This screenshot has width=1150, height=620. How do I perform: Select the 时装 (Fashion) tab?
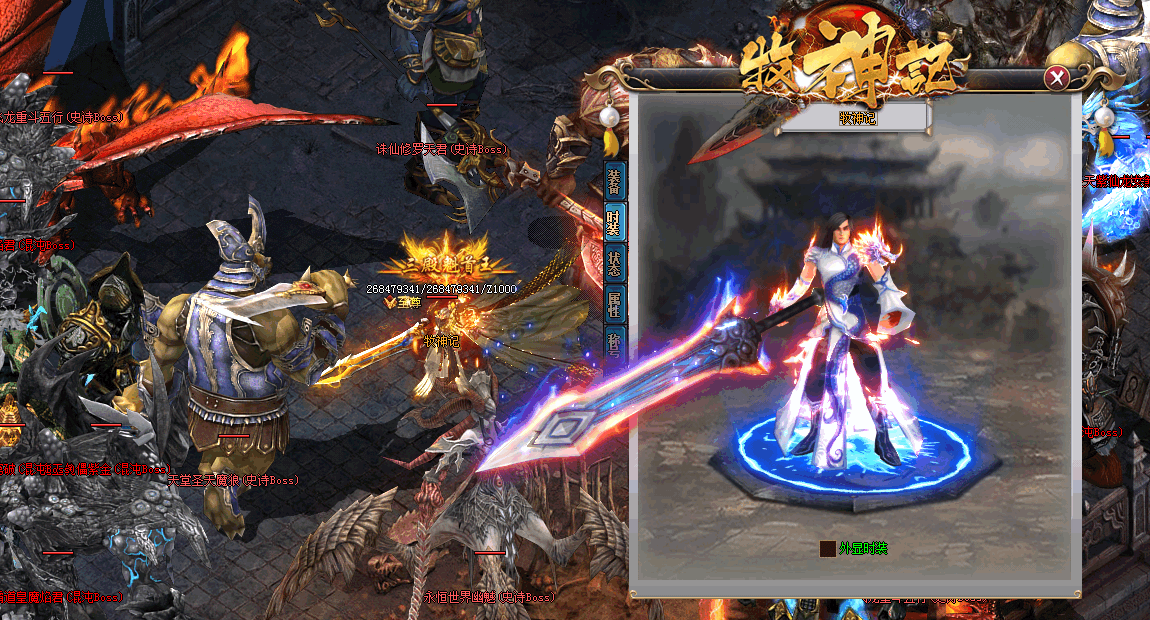(614, 222)
